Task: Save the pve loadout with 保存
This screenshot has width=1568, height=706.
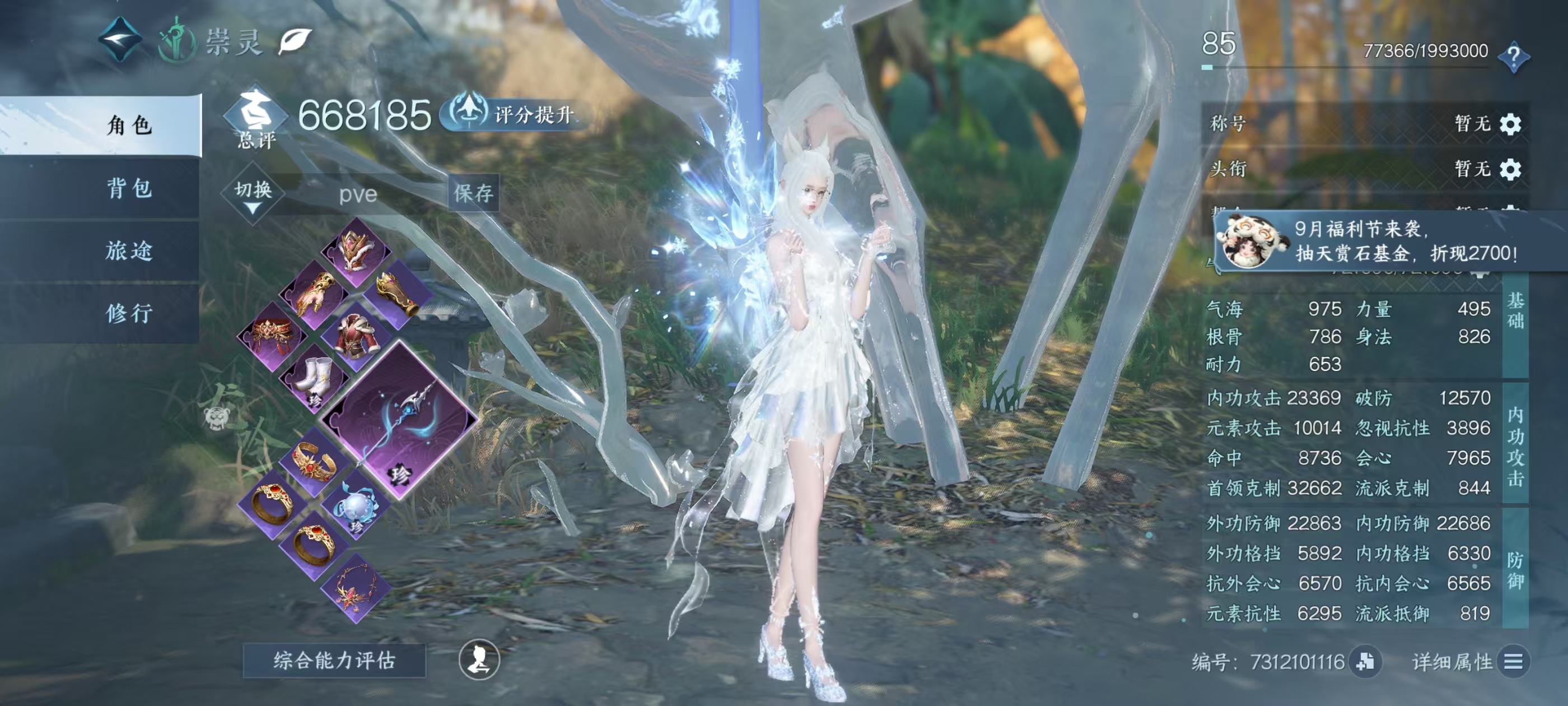Action: [474, 194]
